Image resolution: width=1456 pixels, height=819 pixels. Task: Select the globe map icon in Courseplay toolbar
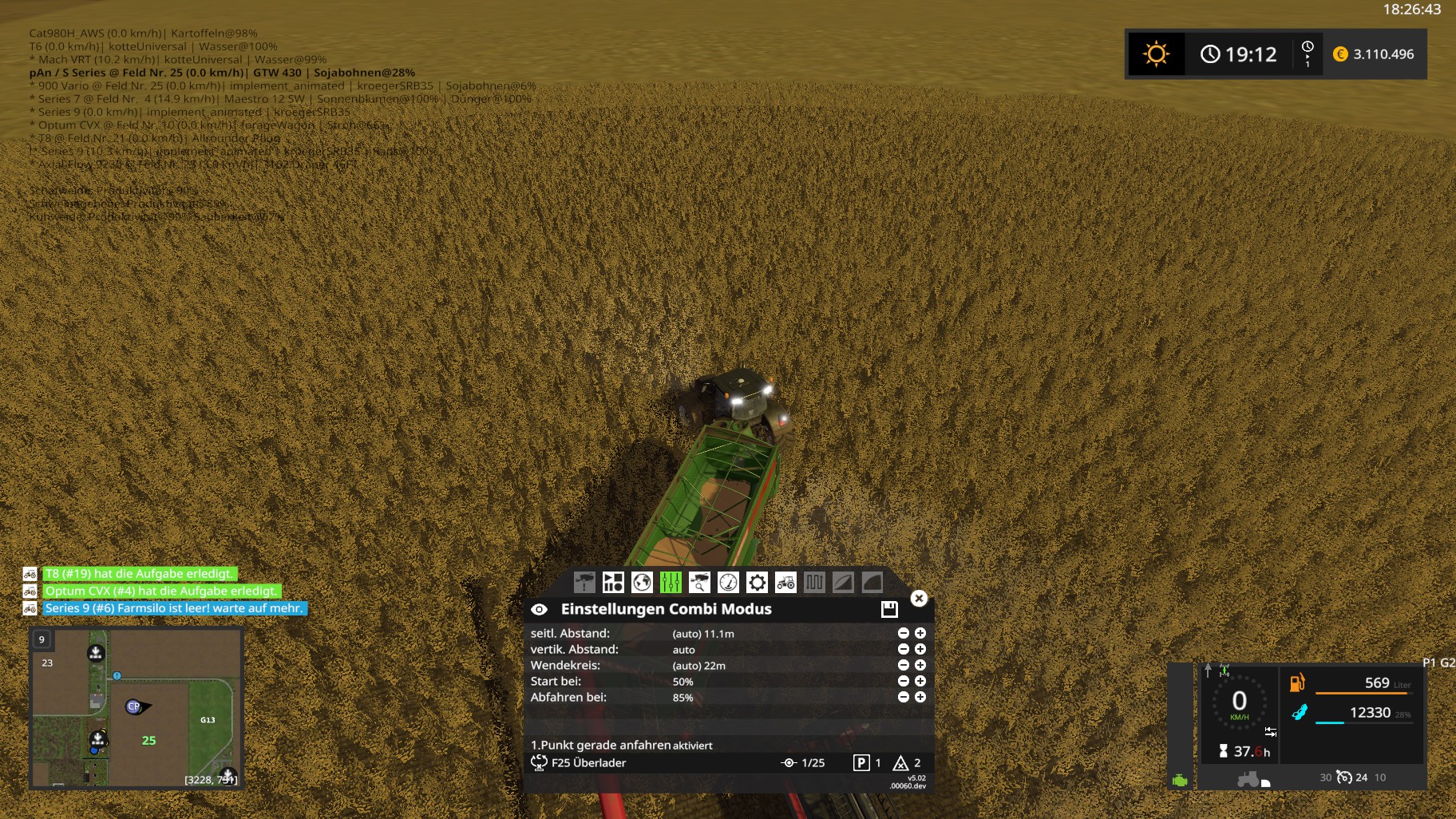tap(642, 583)
